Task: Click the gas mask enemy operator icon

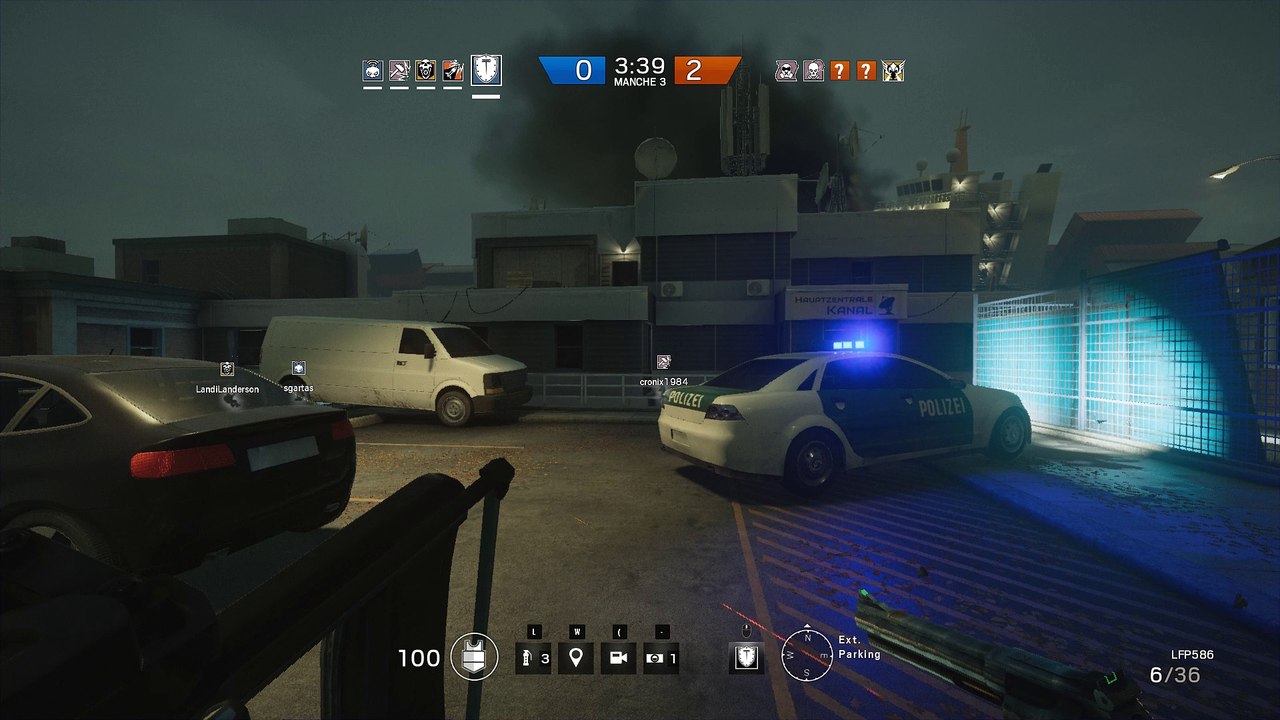Action: click(x=786, y=70)
